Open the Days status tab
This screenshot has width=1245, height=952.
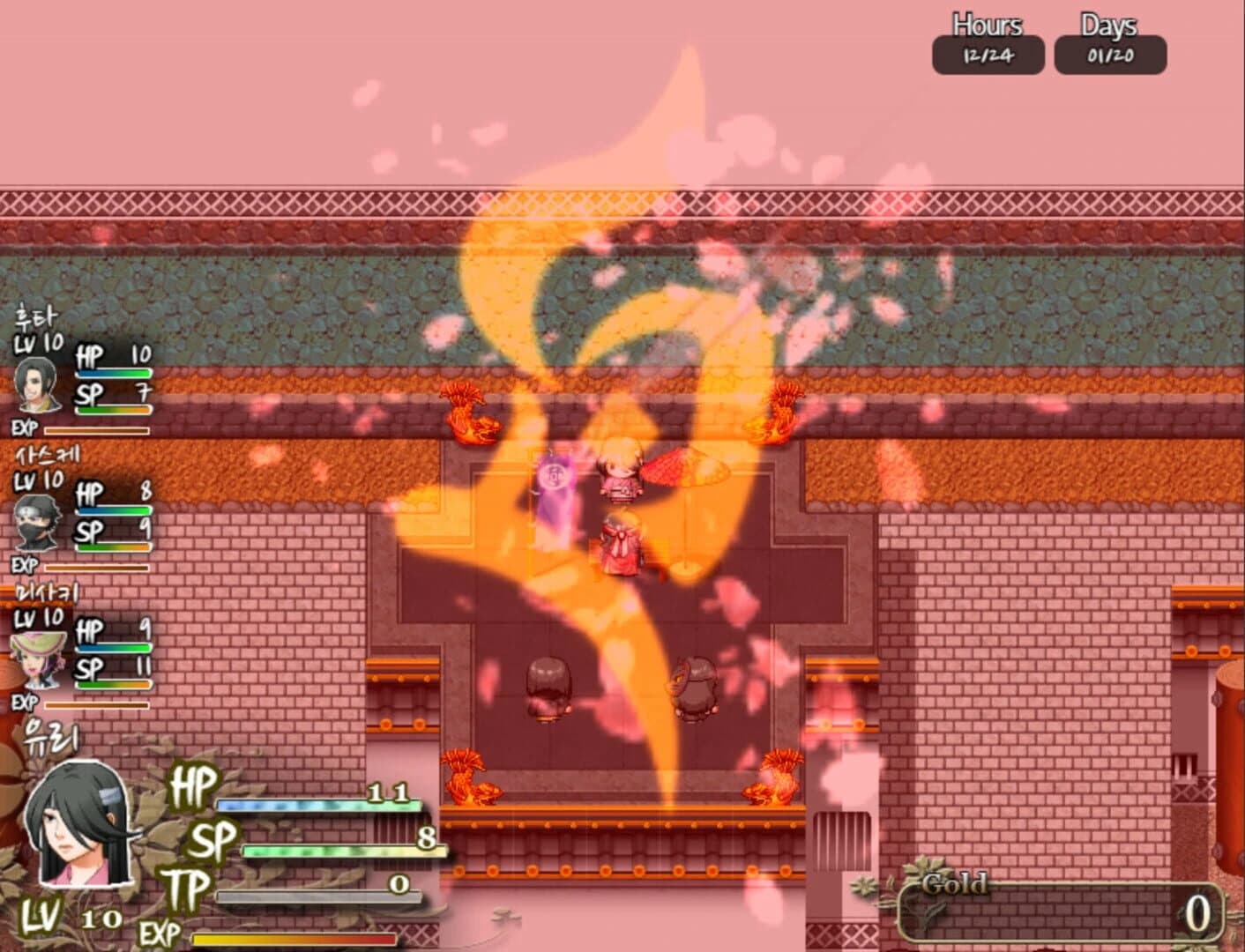pos(1108,26)
